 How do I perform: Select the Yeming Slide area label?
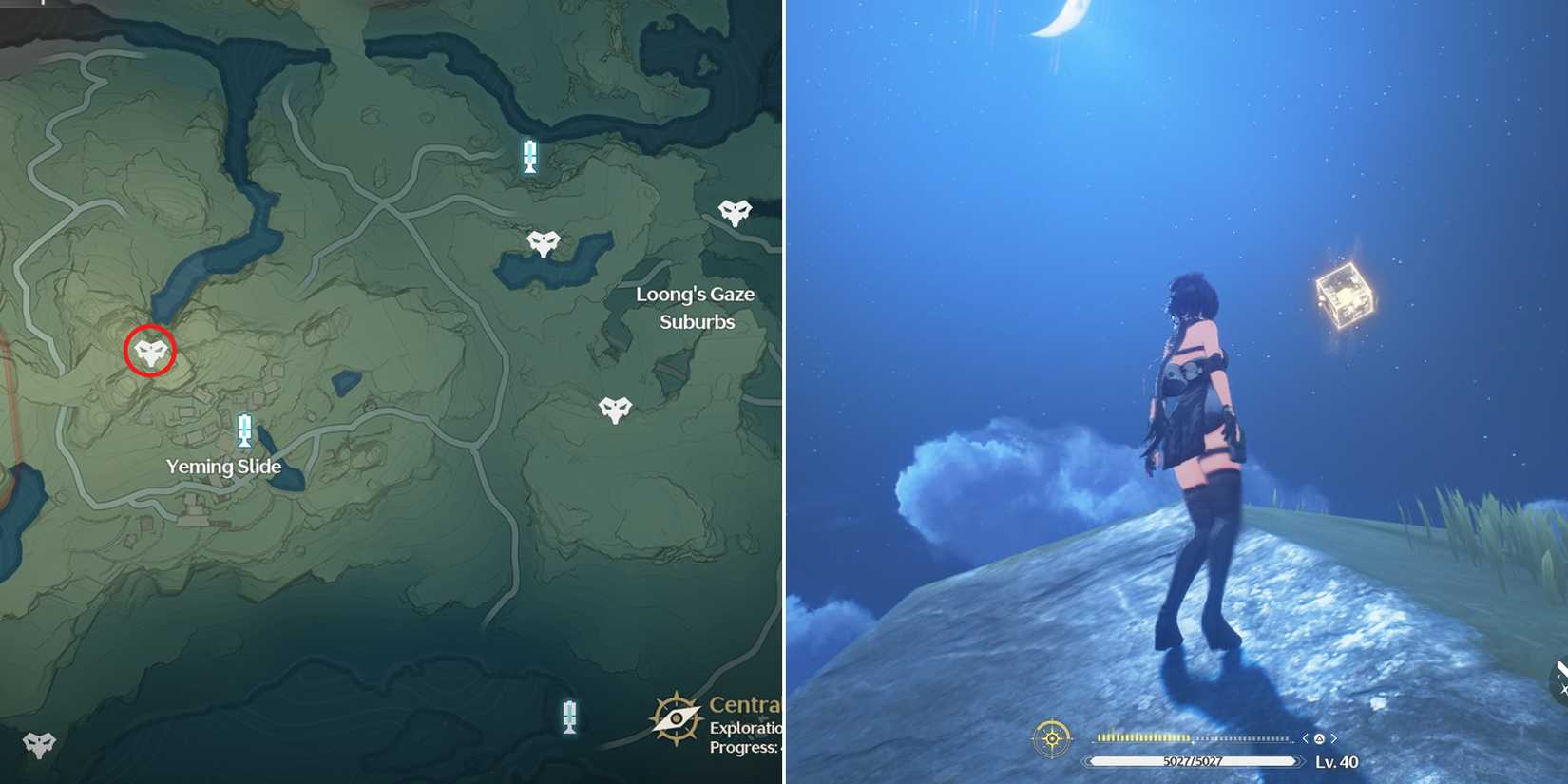click(x=224, y=467)
